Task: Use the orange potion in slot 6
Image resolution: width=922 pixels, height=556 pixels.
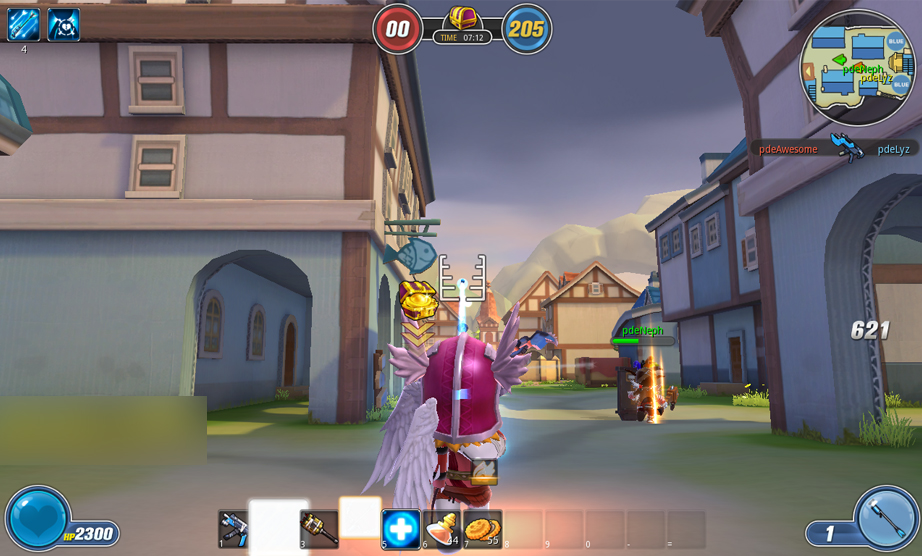Action: pos(441,528)
